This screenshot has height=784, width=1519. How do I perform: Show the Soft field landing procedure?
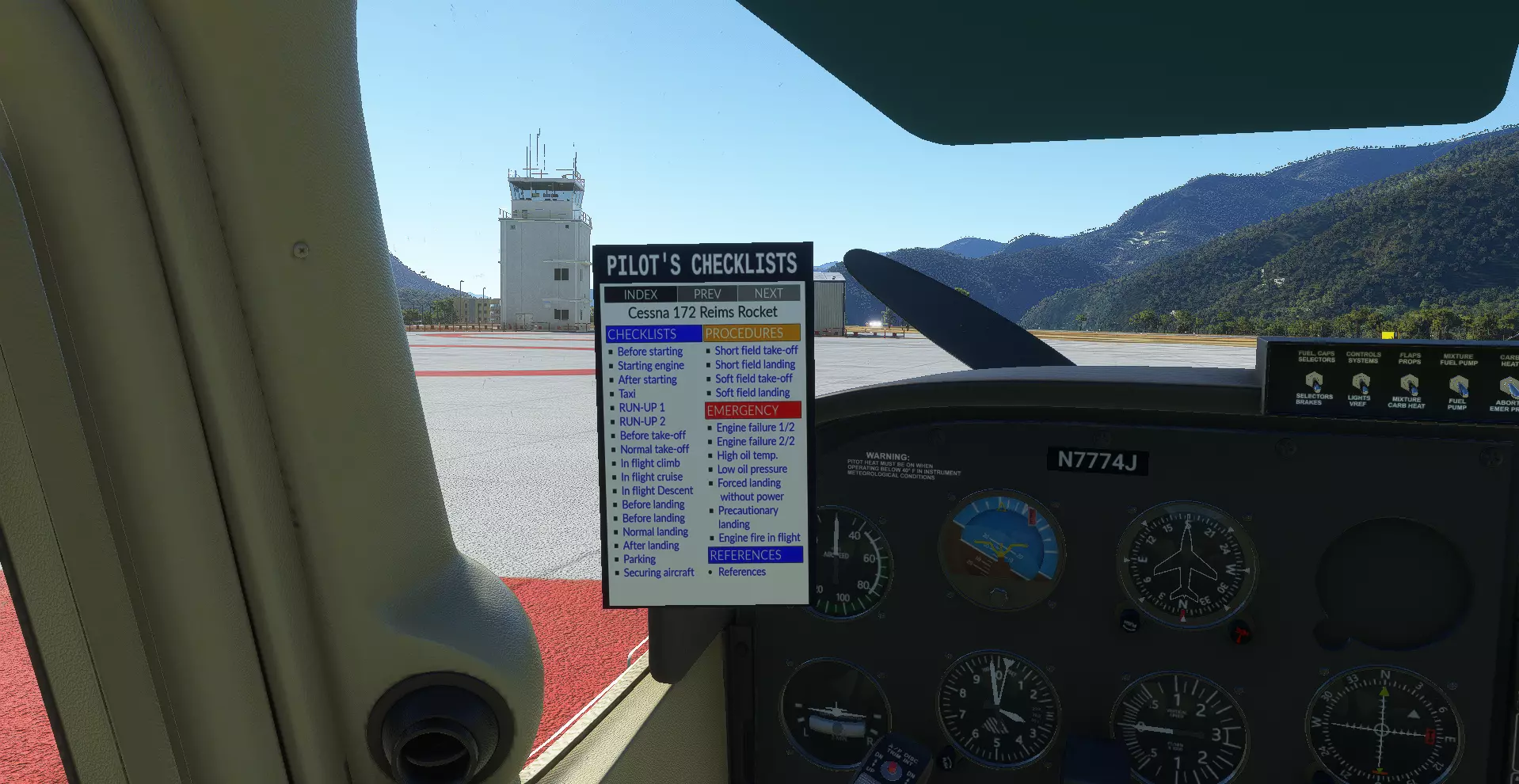coord(752,393)
